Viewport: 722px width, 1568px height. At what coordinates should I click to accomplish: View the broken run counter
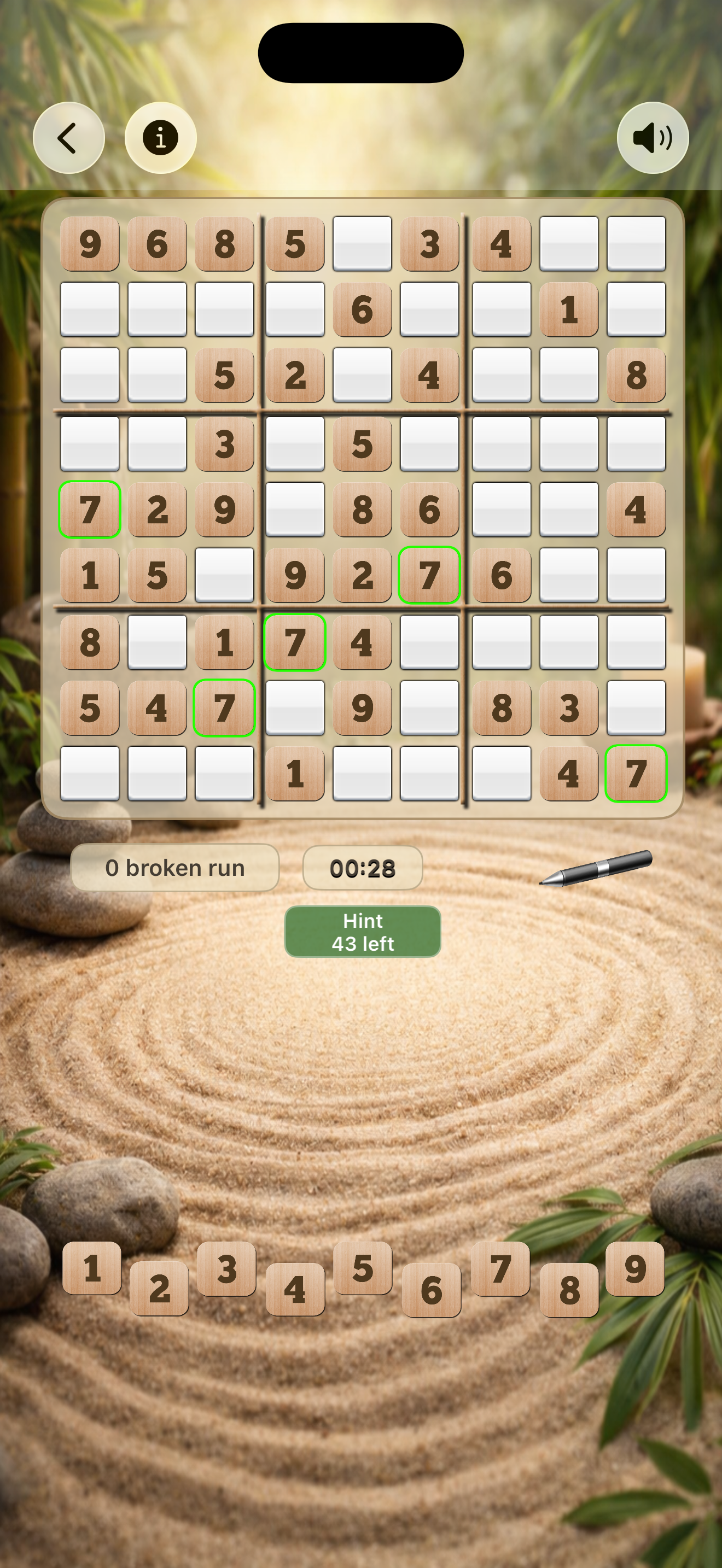176,868
